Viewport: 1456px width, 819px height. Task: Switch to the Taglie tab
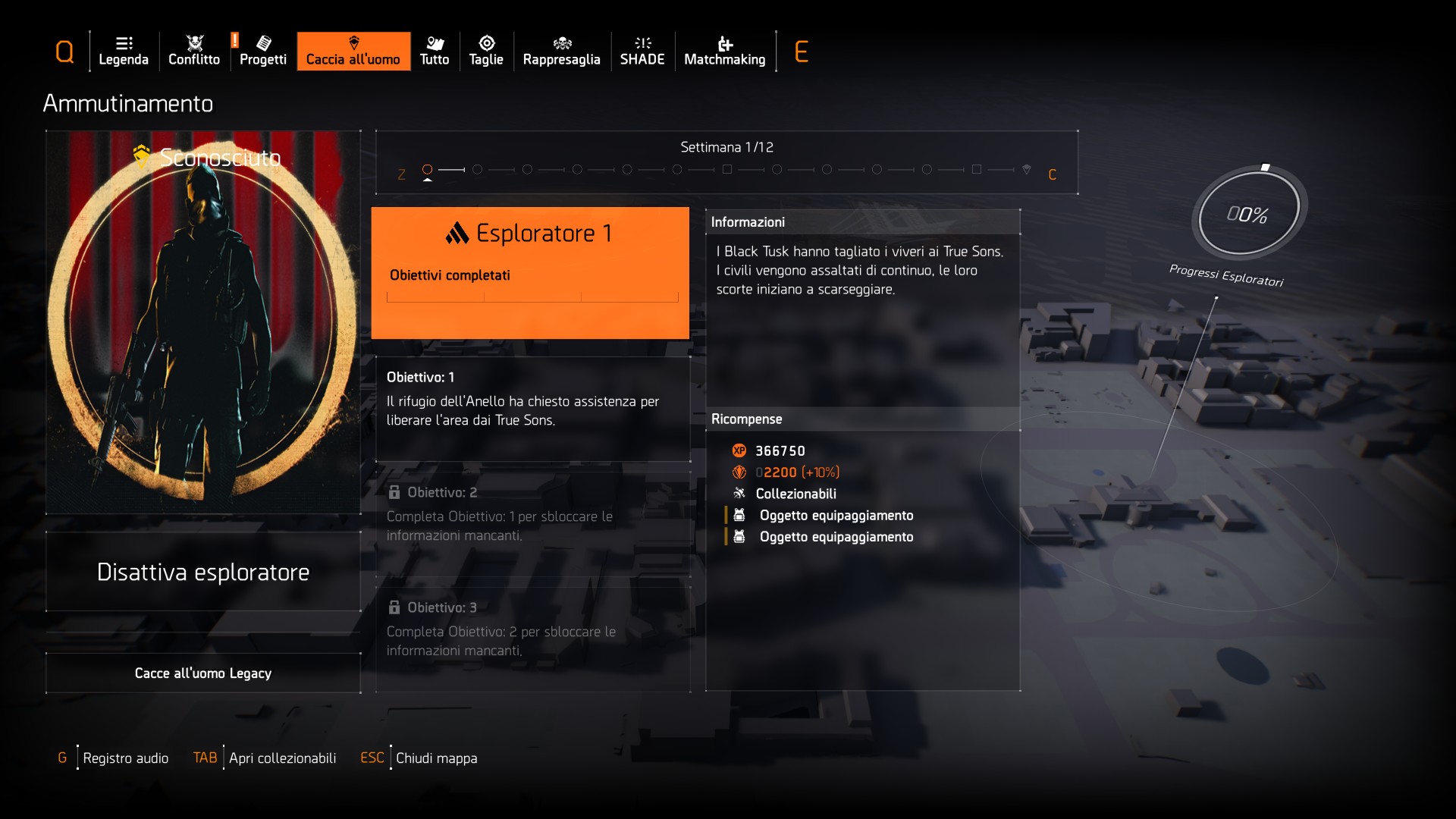pyautogui.click(x=486, y=52)
